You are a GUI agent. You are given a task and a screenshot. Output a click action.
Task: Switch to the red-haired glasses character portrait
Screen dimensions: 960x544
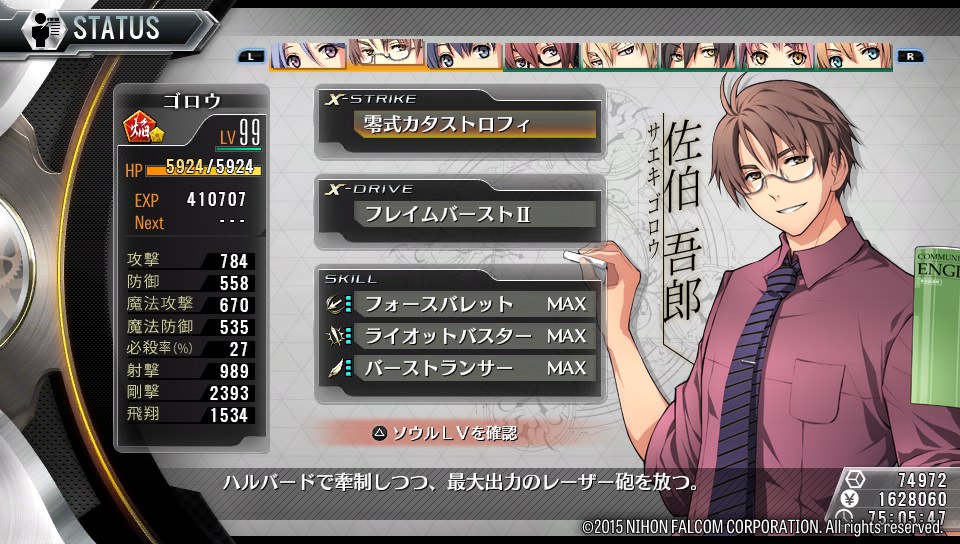click(x=541, y=55)
